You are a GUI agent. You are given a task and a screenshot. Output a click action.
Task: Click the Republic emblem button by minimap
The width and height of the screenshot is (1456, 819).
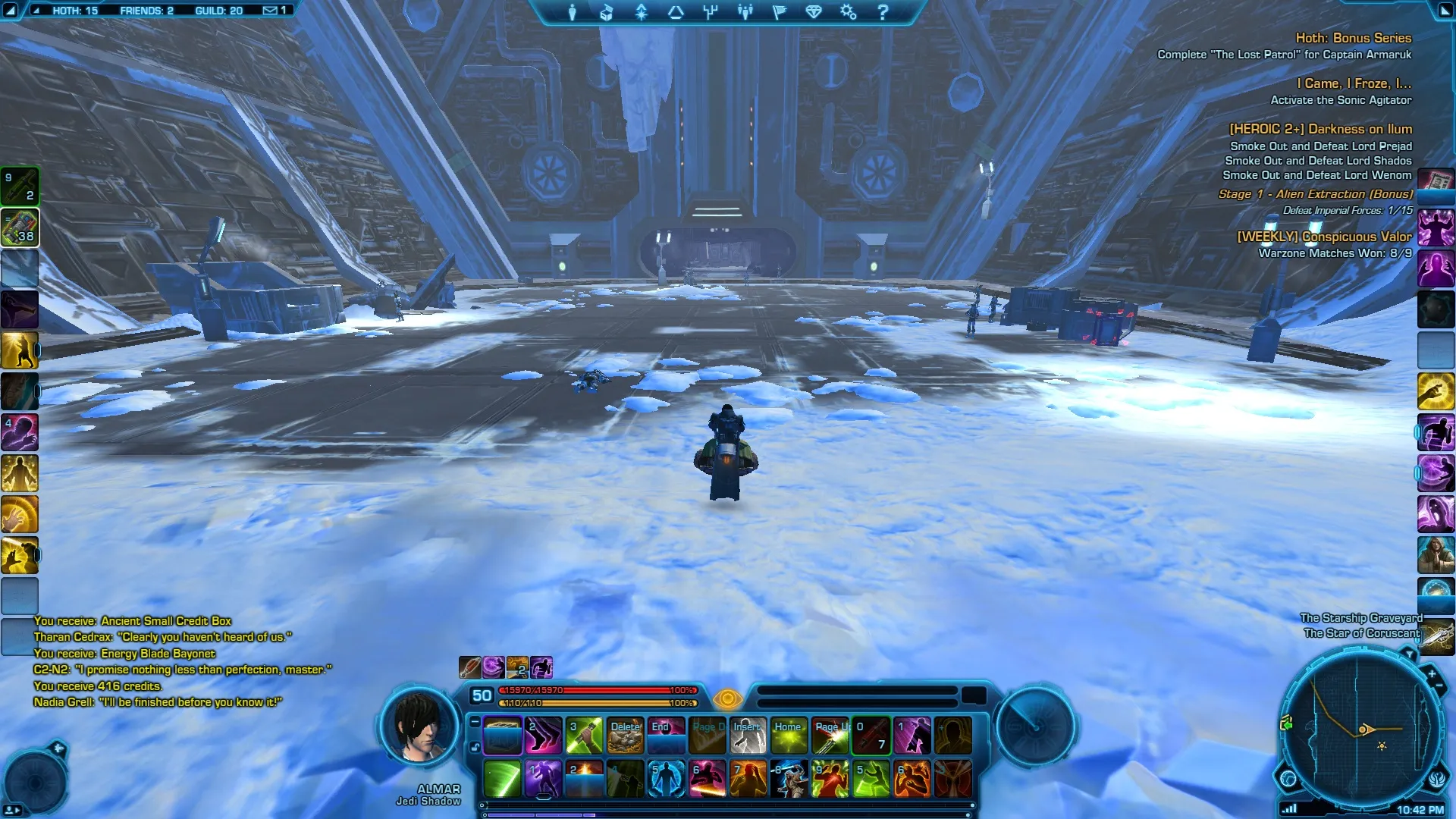[x=1438, y=778]
